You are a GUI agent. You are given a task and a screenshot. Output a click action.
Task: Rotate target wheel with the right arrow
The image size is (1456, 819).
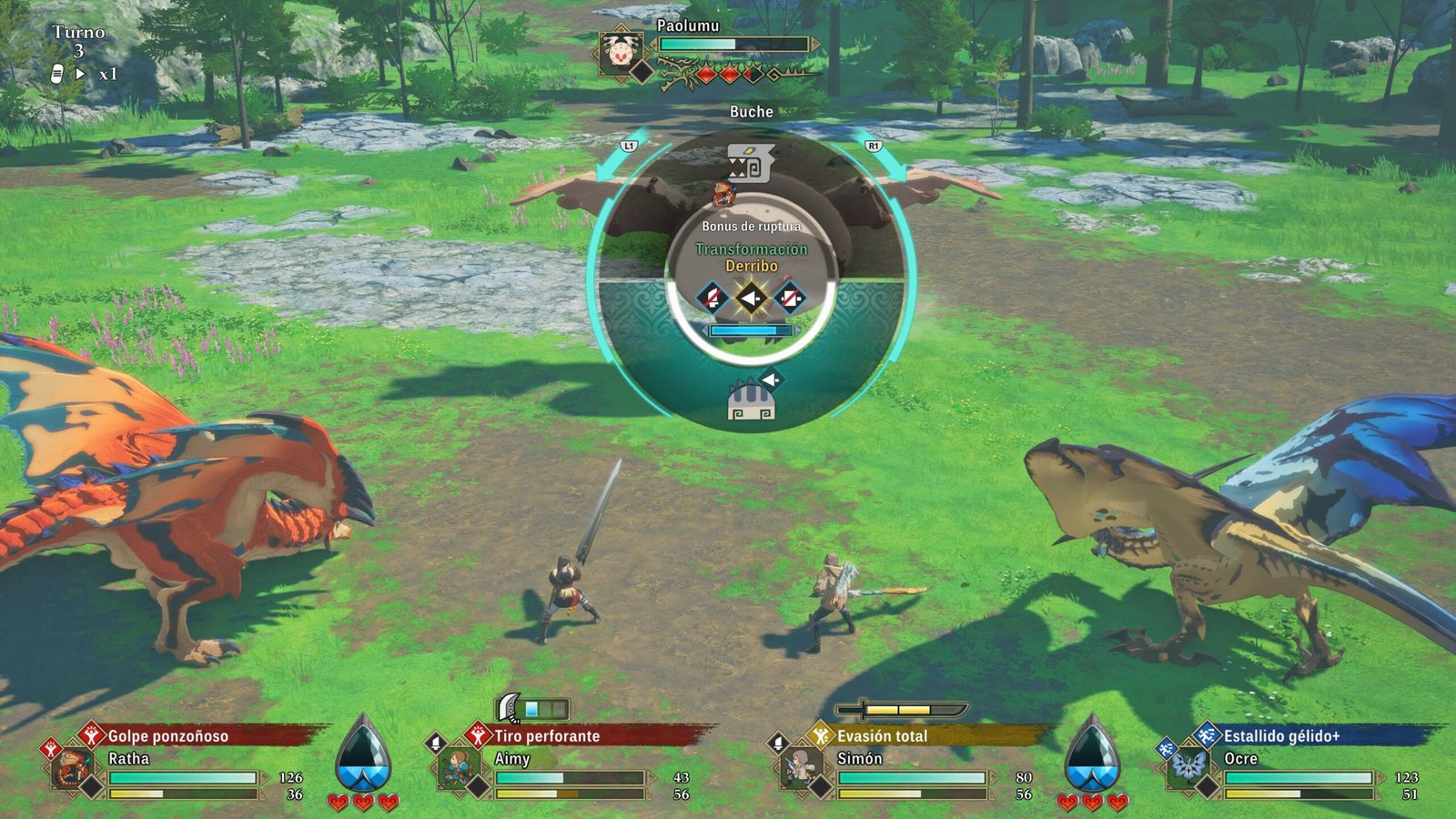(x=892, y=167)
